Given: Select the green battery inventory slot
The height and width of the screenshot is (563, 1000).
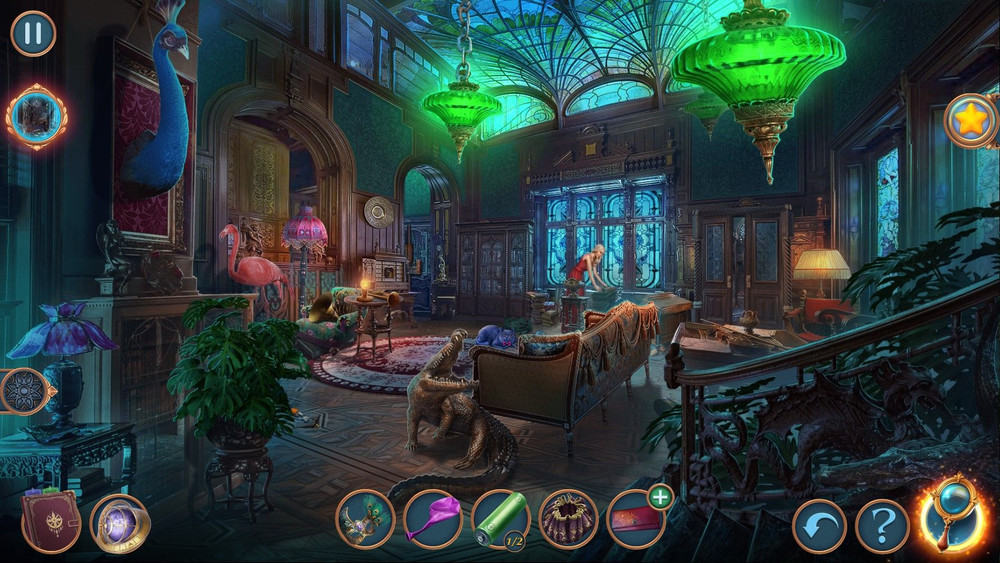Looking at the screenshot, I should (x=500, y=519).
